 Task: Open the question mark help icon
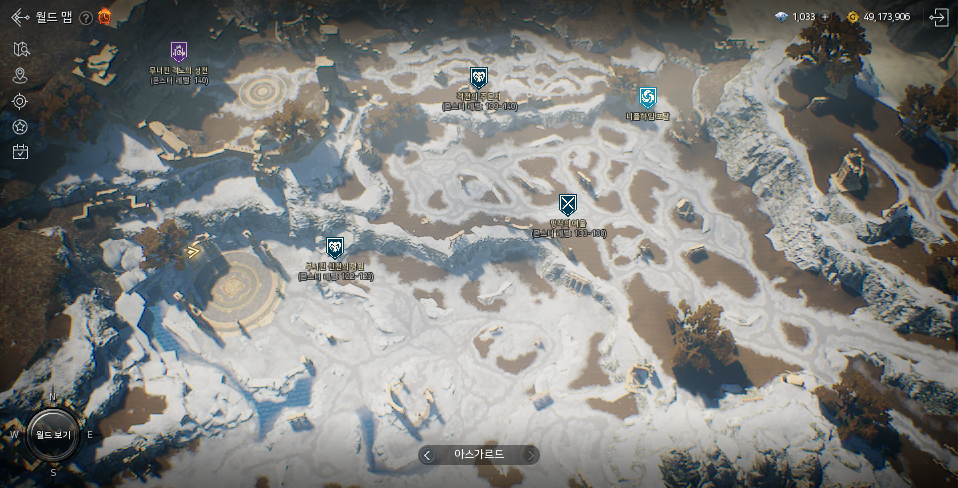(86, 17)
